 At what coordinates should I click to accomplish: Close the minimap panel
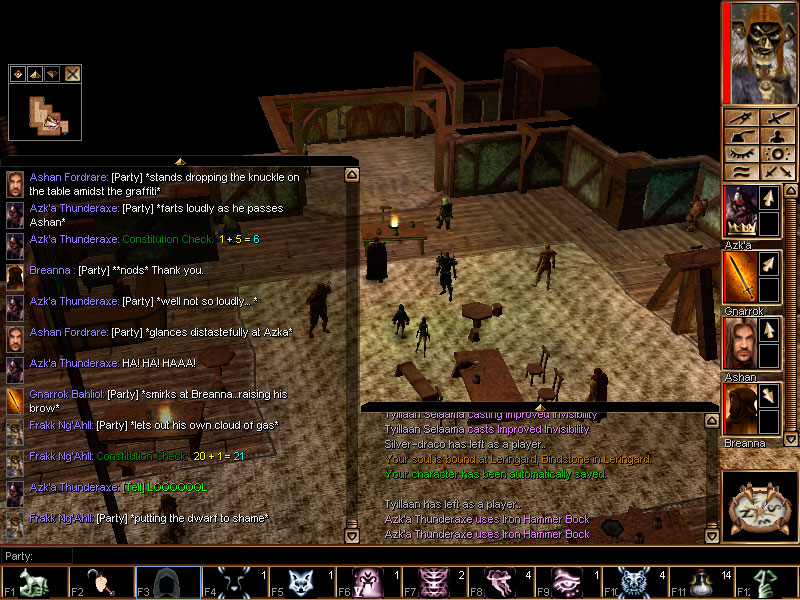click(x=73, y=73)
